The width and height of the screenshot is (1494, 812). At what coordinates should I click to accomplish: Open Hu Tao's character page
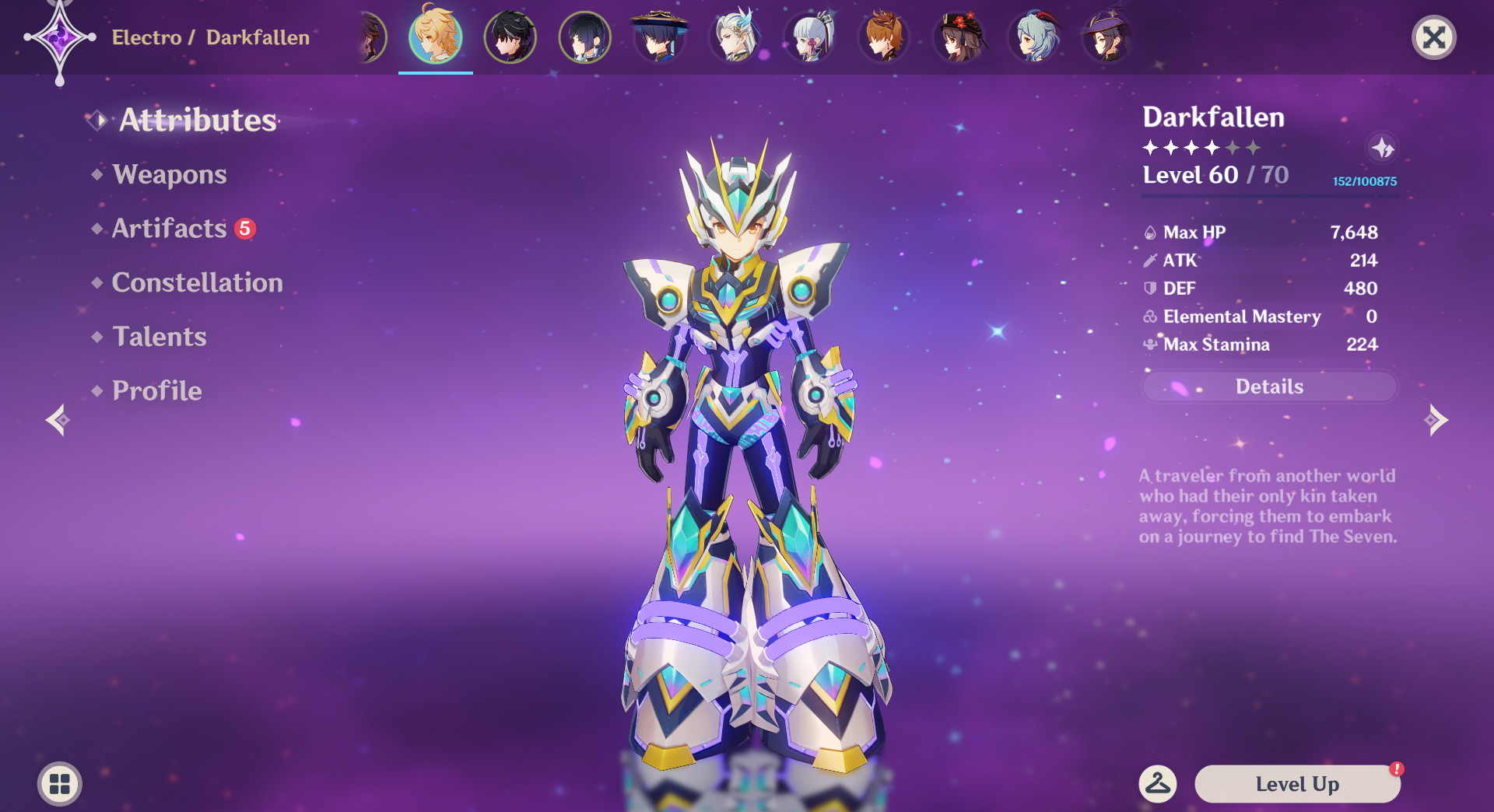click(959, 37)
